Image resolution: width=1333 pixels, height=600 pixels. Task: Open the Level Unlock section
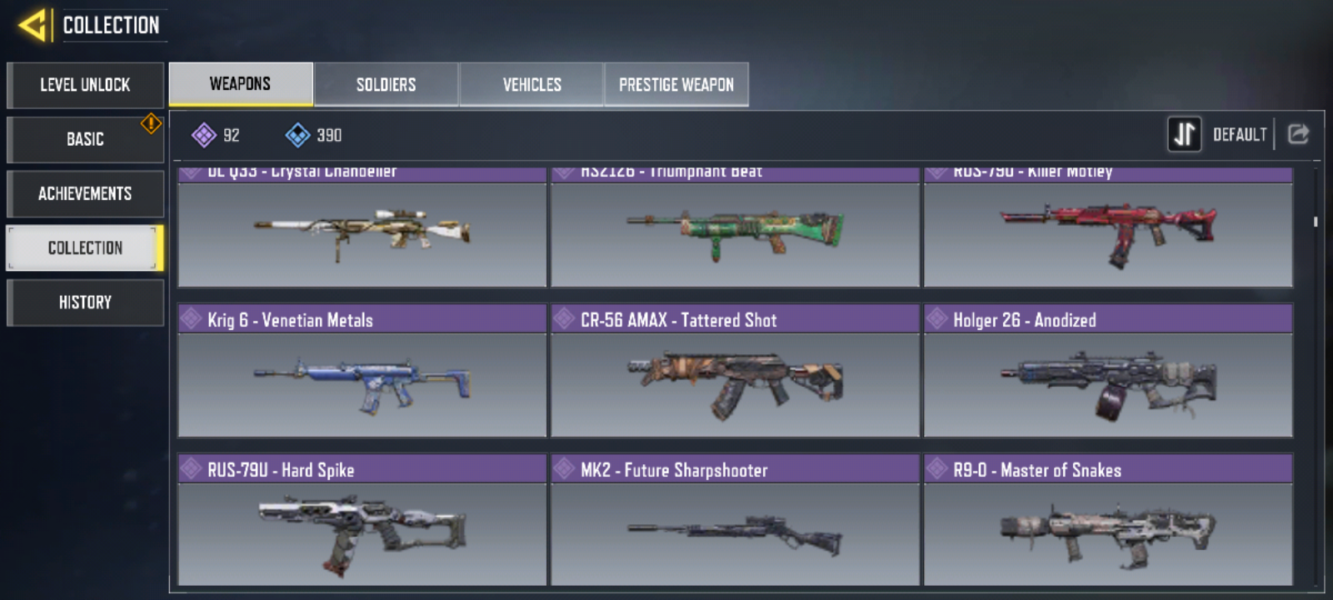85,85
